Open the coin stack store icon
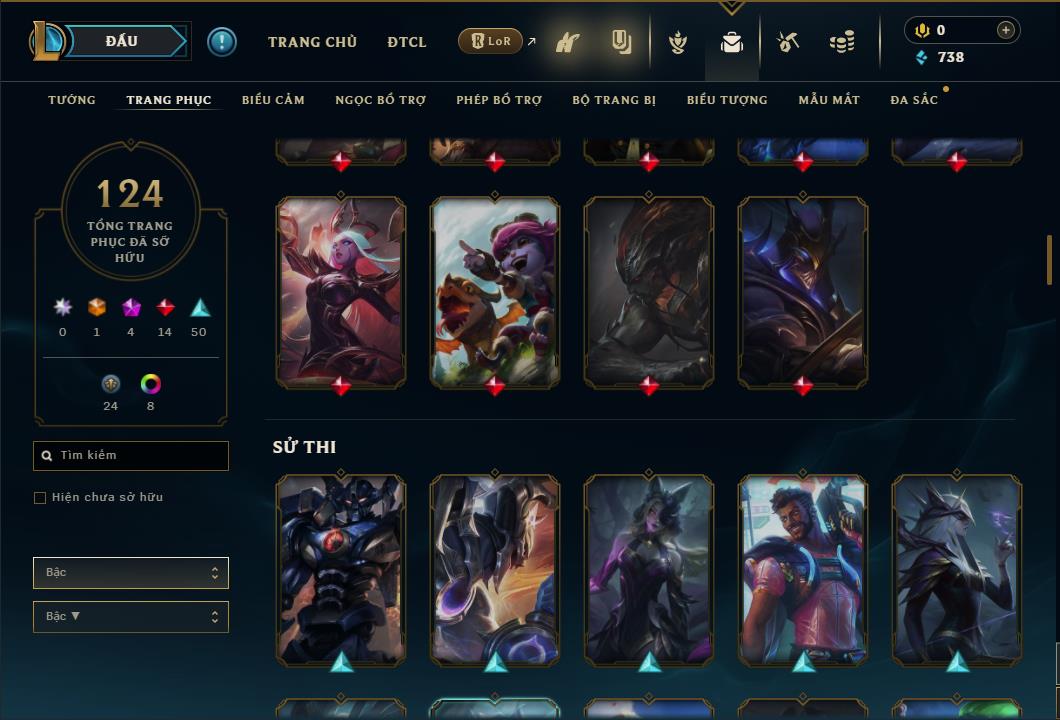The width and height of the screenshot is (1060, 720). click(x=842, y=42)
